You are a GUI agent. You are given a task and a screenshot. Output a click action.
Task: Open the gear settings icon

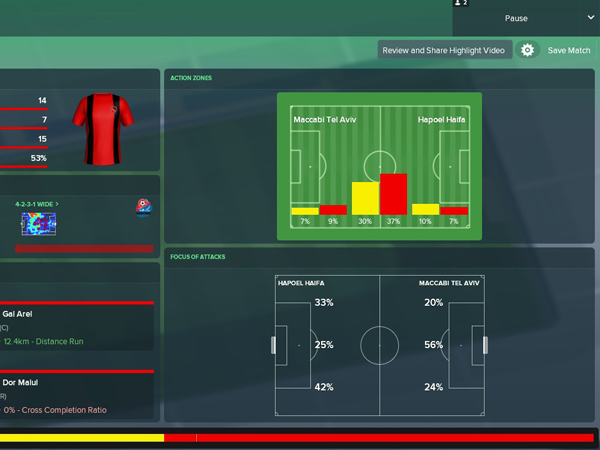coord(528,50)
